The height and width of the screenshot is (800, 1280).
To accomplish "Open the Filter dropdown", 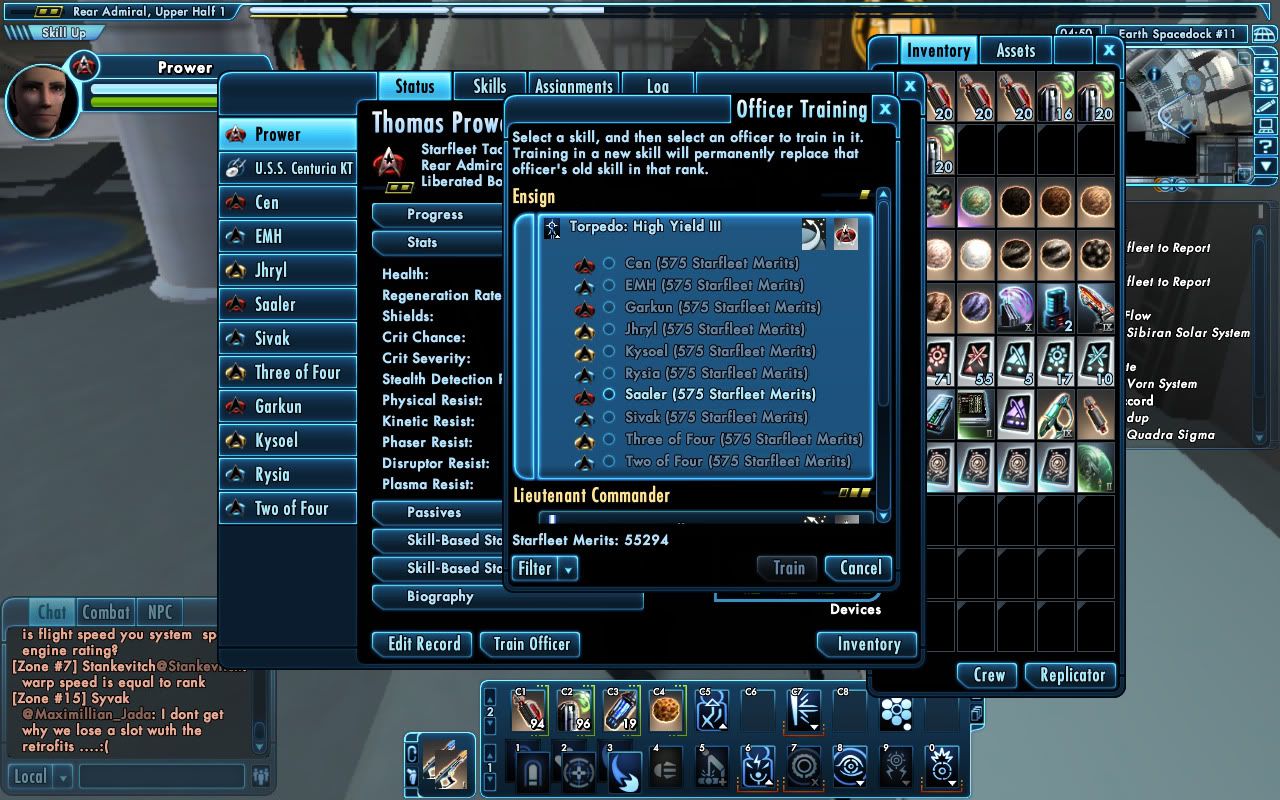I will (545, 568).
